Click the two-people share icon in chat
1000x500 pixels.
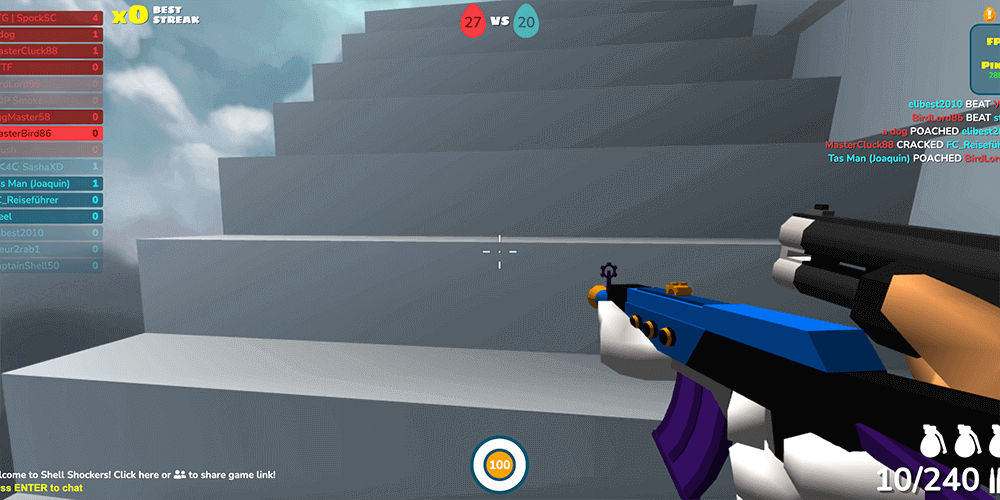pyautogui.click(x=180, y=474)
